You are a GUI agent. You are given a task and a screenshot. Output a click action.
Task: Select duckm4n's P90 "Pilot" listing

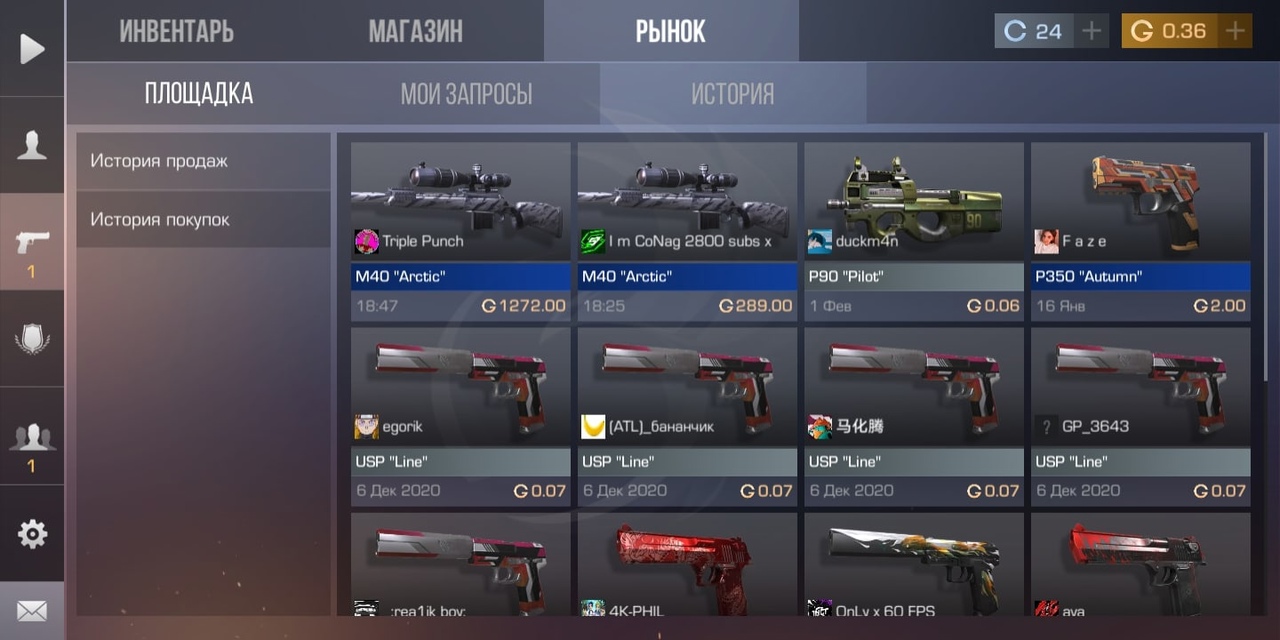click(914, 231)
